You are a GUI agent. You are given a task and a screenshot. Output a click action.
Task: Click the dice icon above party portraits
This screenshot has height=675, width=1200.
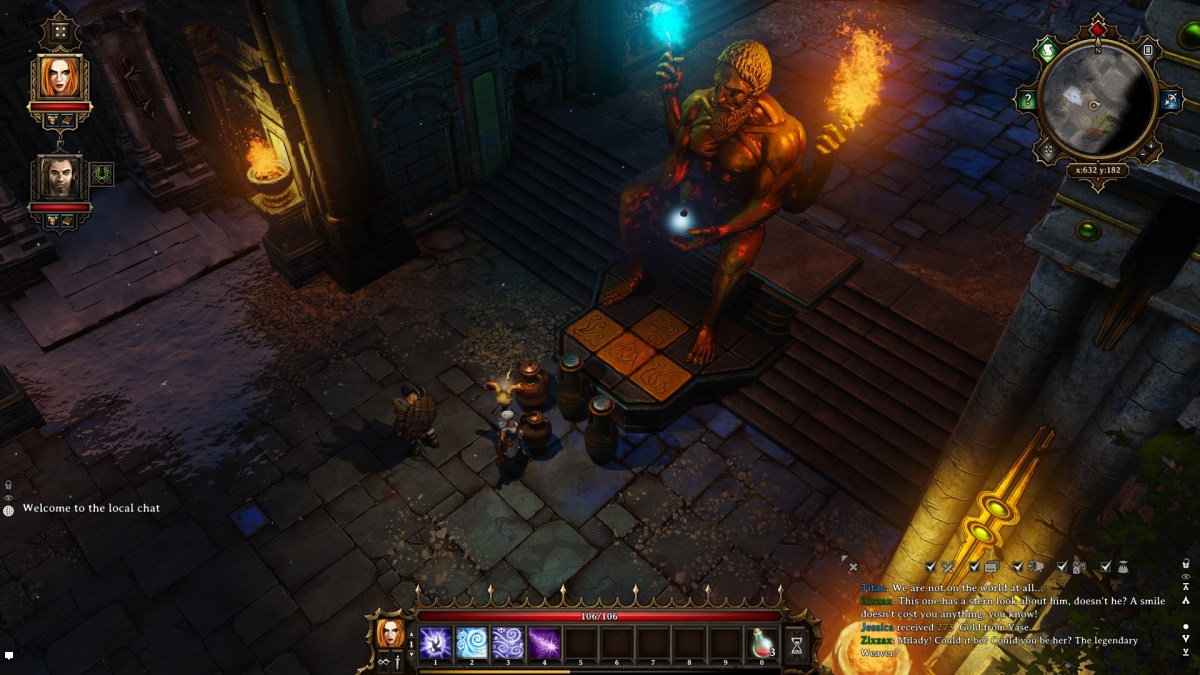[60, 31]
